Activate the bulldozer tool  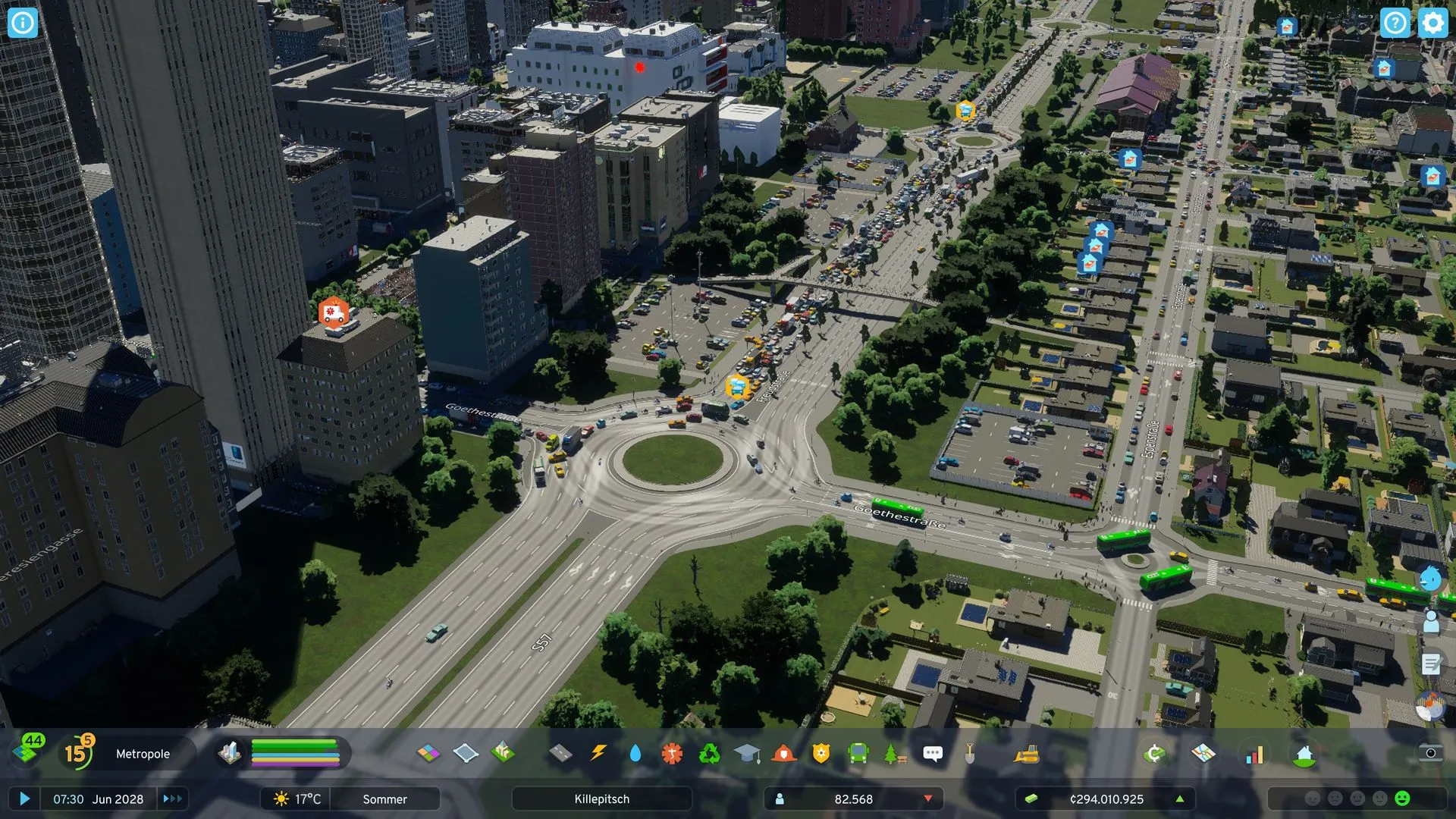1027,753
